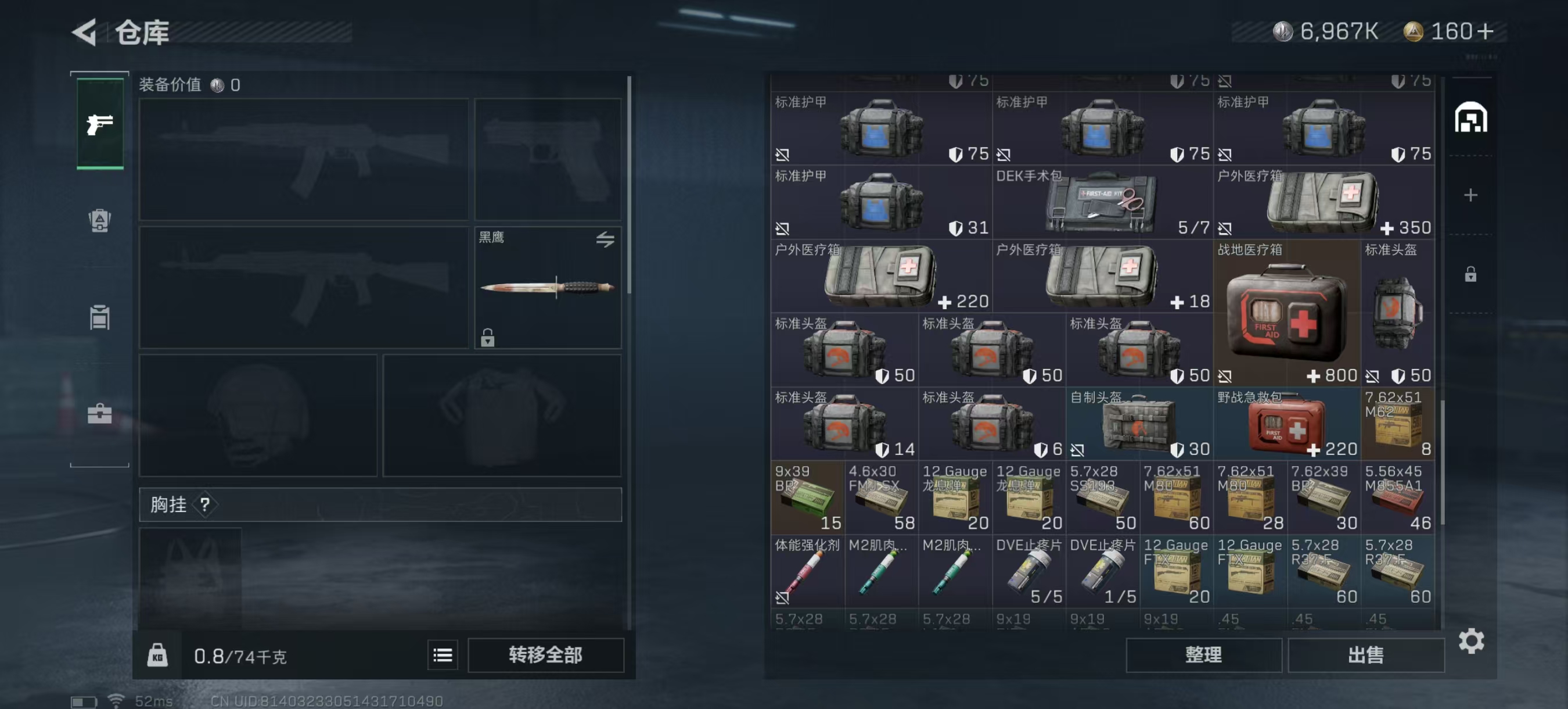The height and width of the screenshot is (709, 1568).
Task: Choose the 自制头盔 repair item
Action: 1138,424
